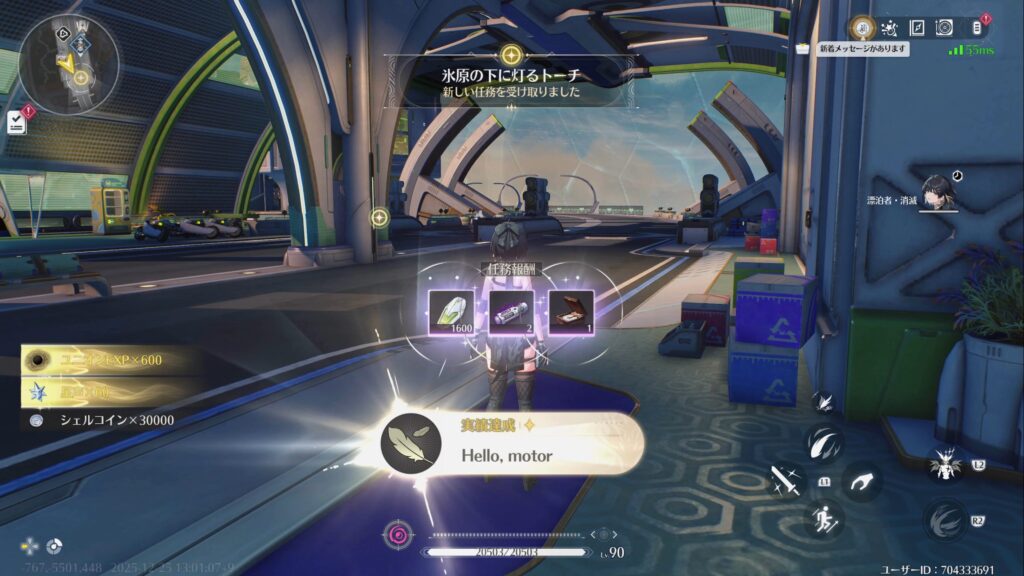Open the quest checklist icon with red alert
Viewport: 1024px width, 576px height.
point(16,121)
